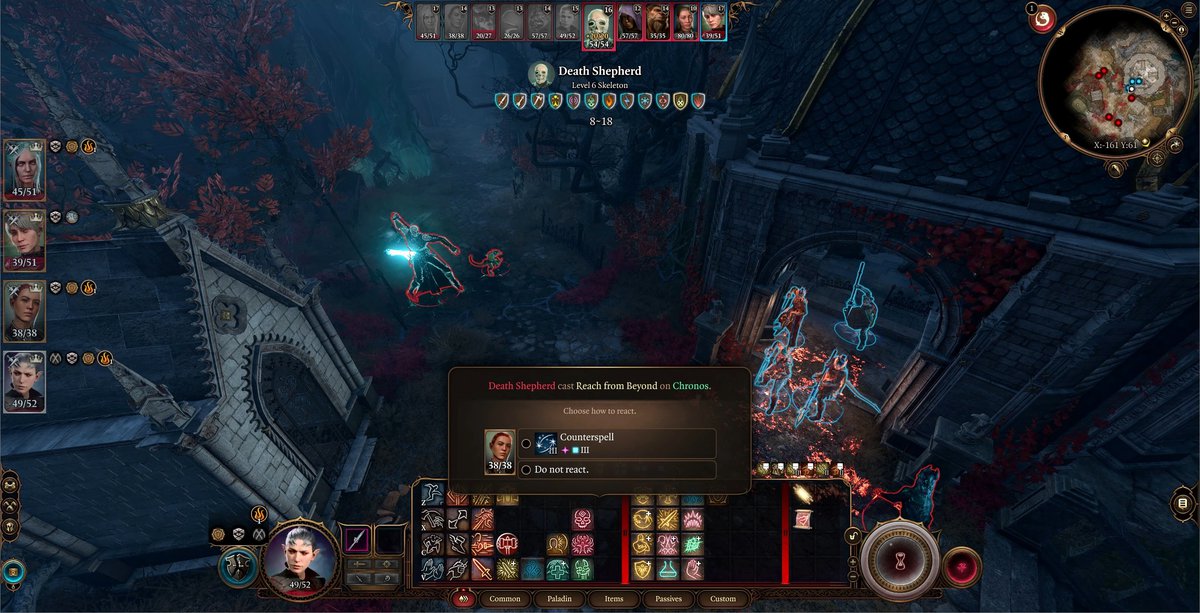Show the Passives hotbar tab
This screenshot has height=613, width=1200.
pyautogui.click(x=668, y=599)
